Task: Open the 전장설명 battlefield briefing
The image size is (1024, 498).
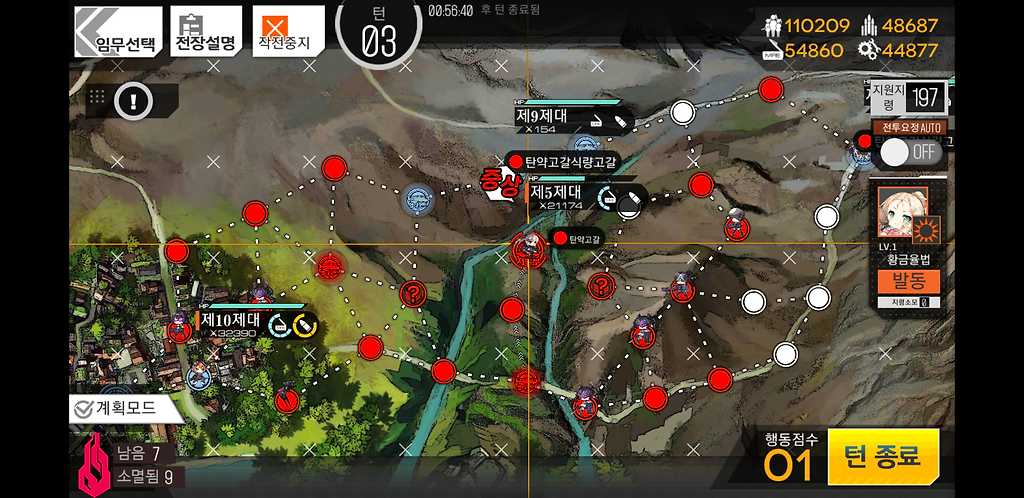Action: (205, 32)
